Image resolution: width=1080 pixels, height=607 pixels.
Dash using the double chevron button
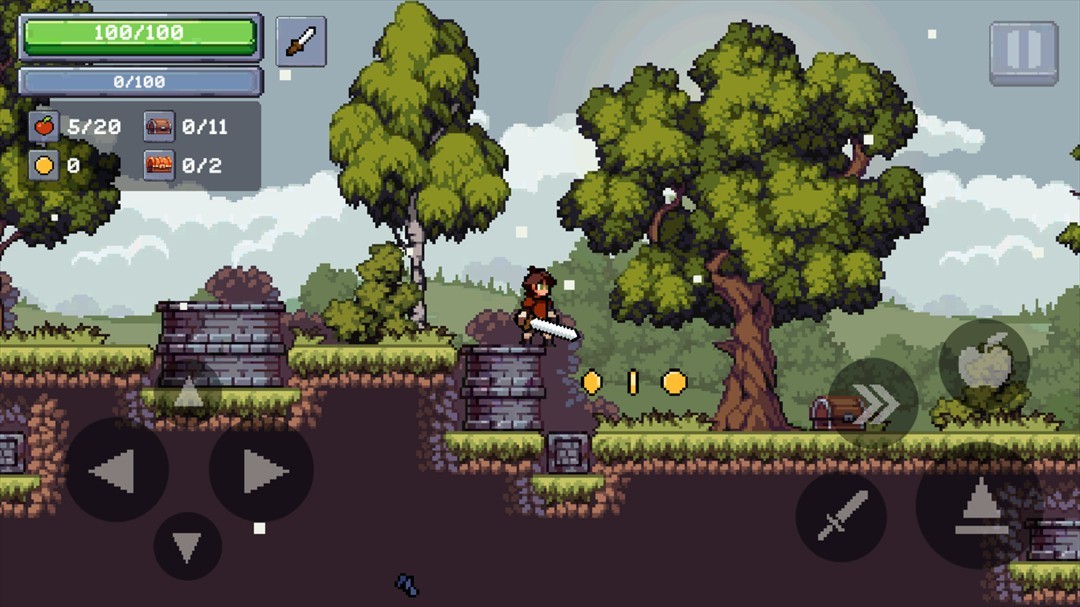coord(874,402)
